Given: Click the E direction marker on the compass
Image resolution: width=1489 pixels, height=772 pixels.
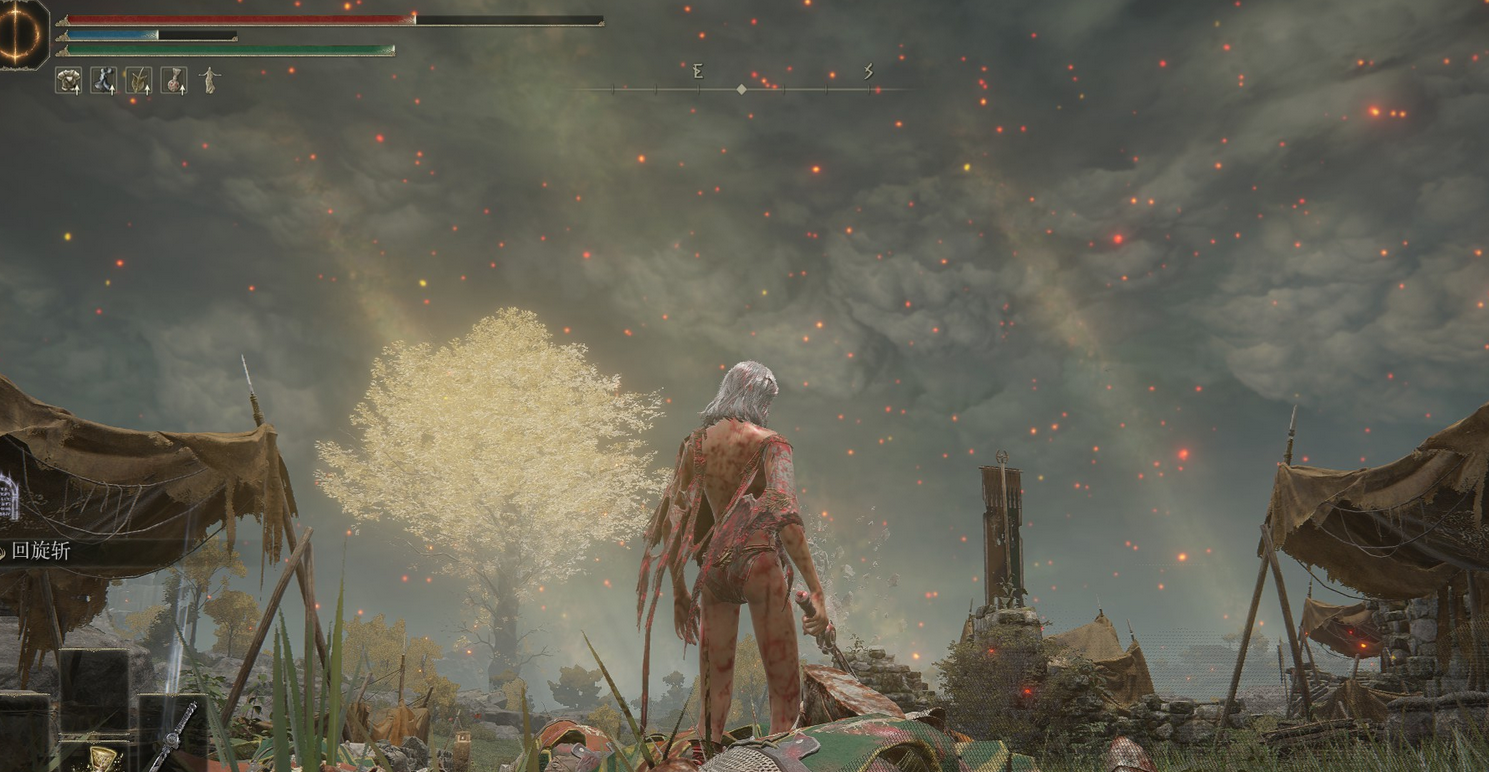Looking at the screenshot, I should click(698, 71).
